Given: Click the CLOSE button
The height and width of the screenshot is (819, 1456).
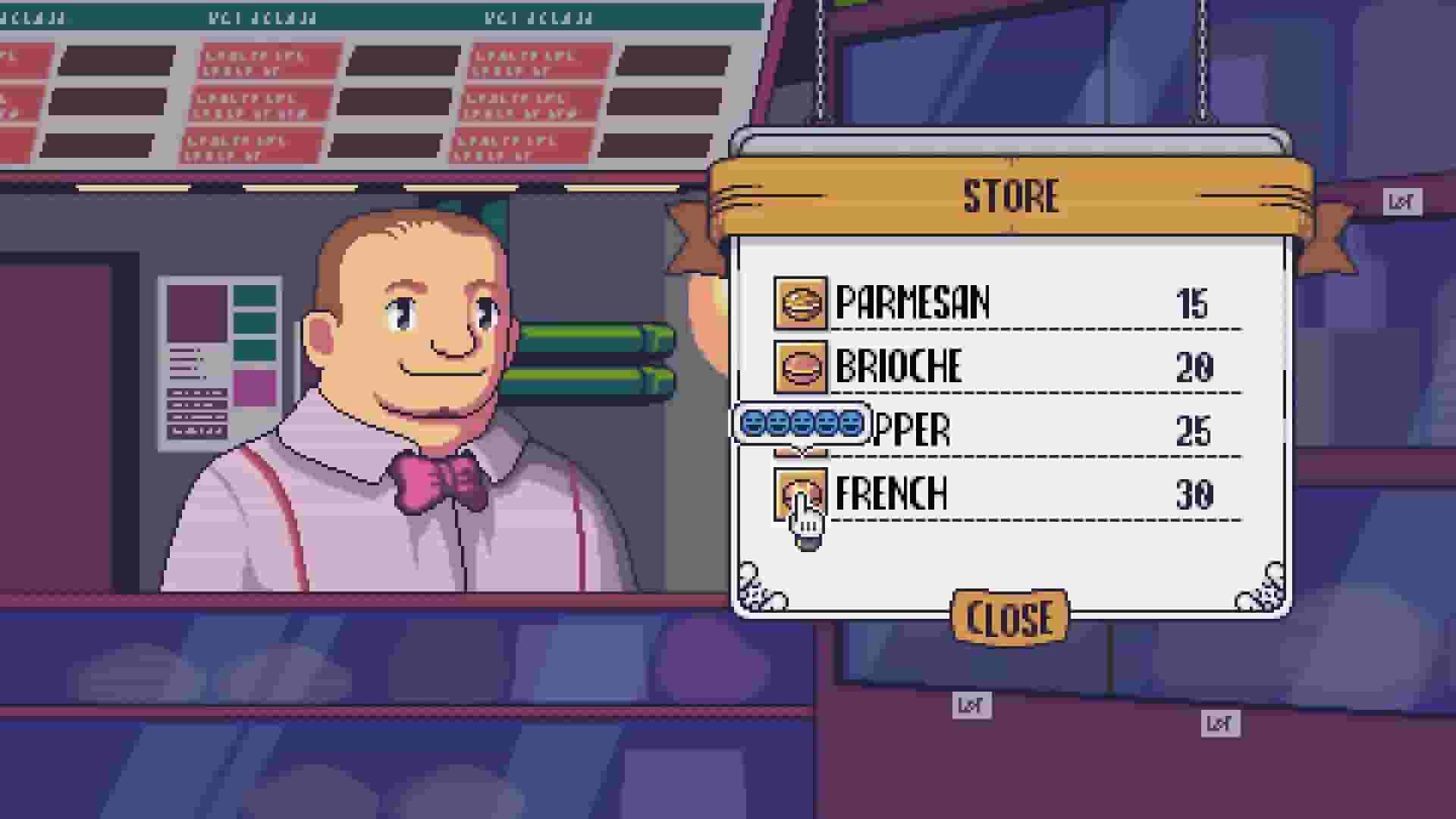Looking at the screenshot, I should 1009,617.
